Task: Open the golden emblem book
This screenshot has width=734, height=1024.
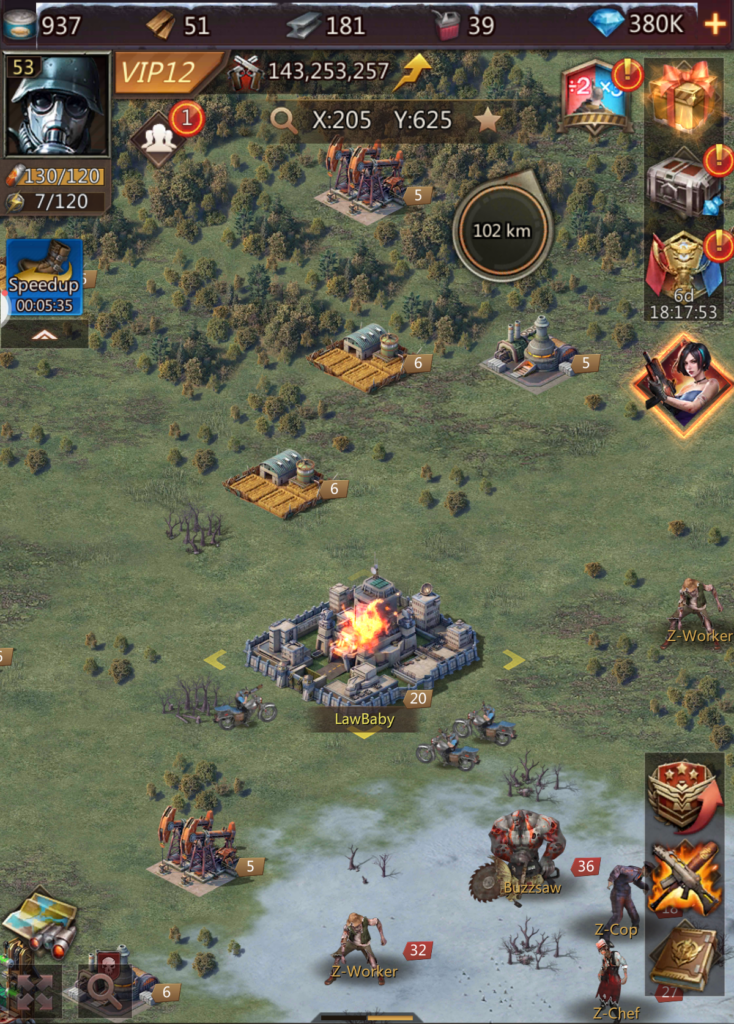Action: tap(684, 956)
